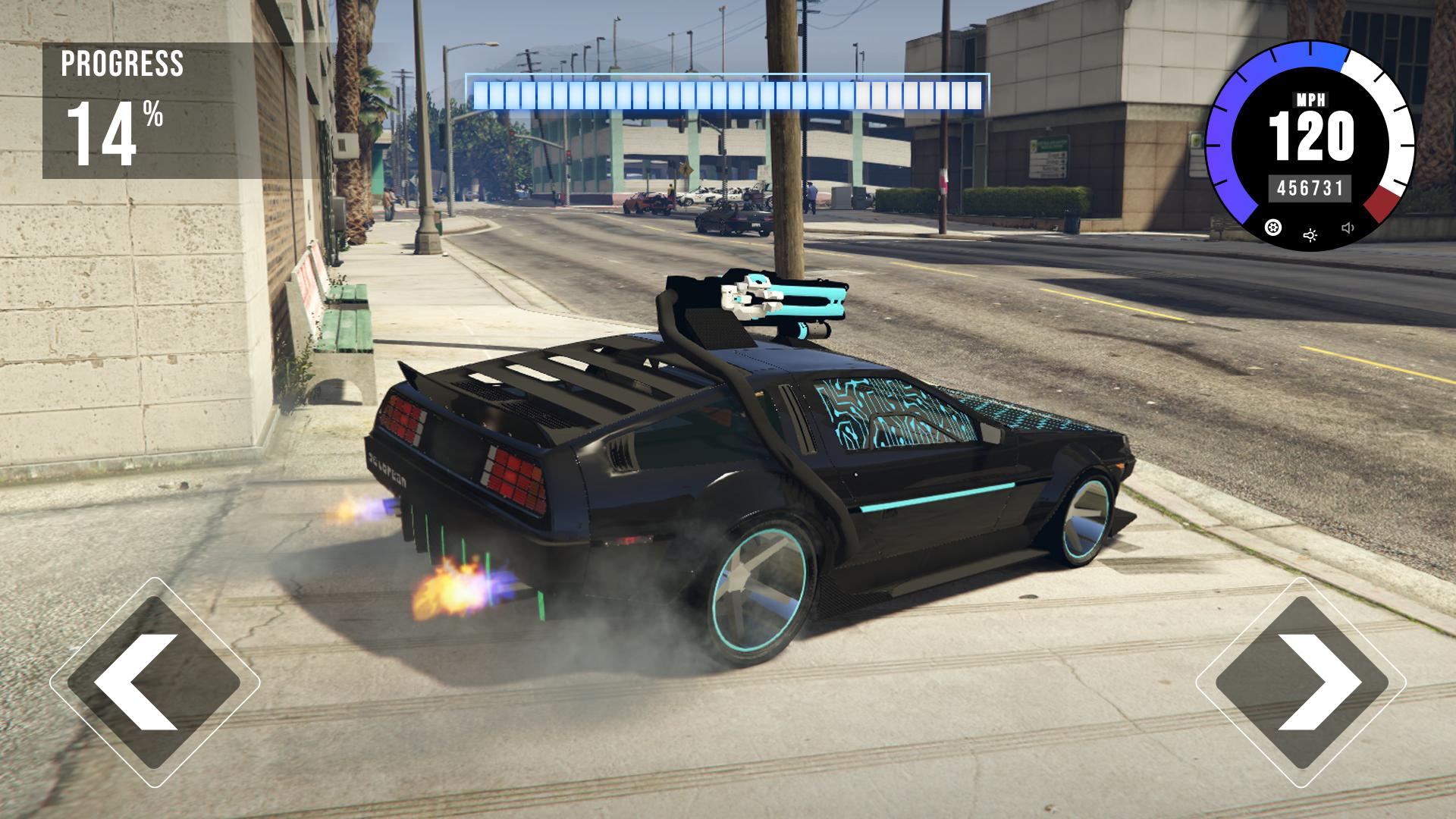Click the speaker volume icon on the gauge
Viewport: 1456px width, 819px height.
pyautogui.click(x=1348, y=227)
